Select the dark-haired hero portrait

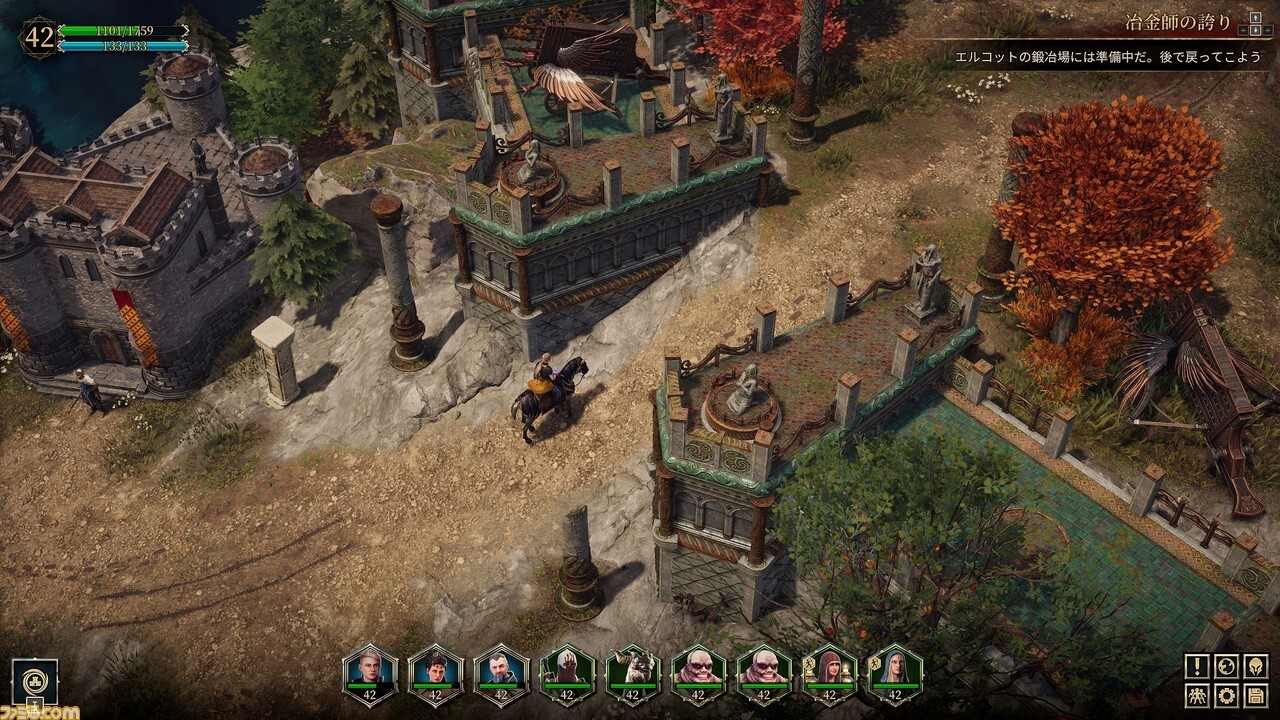coord(436,672)
